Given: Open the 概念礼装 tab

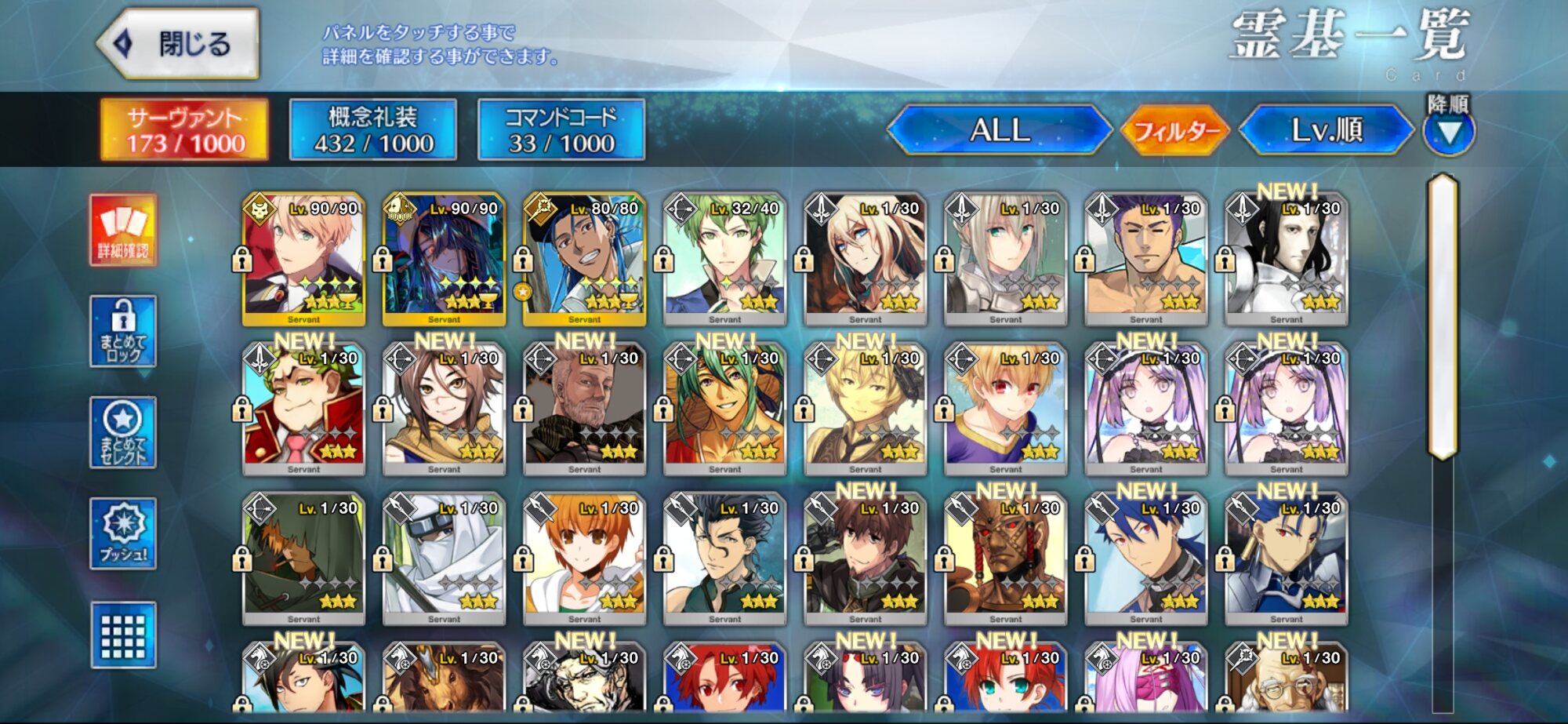Looking at the screenshot, I should 373,129.
